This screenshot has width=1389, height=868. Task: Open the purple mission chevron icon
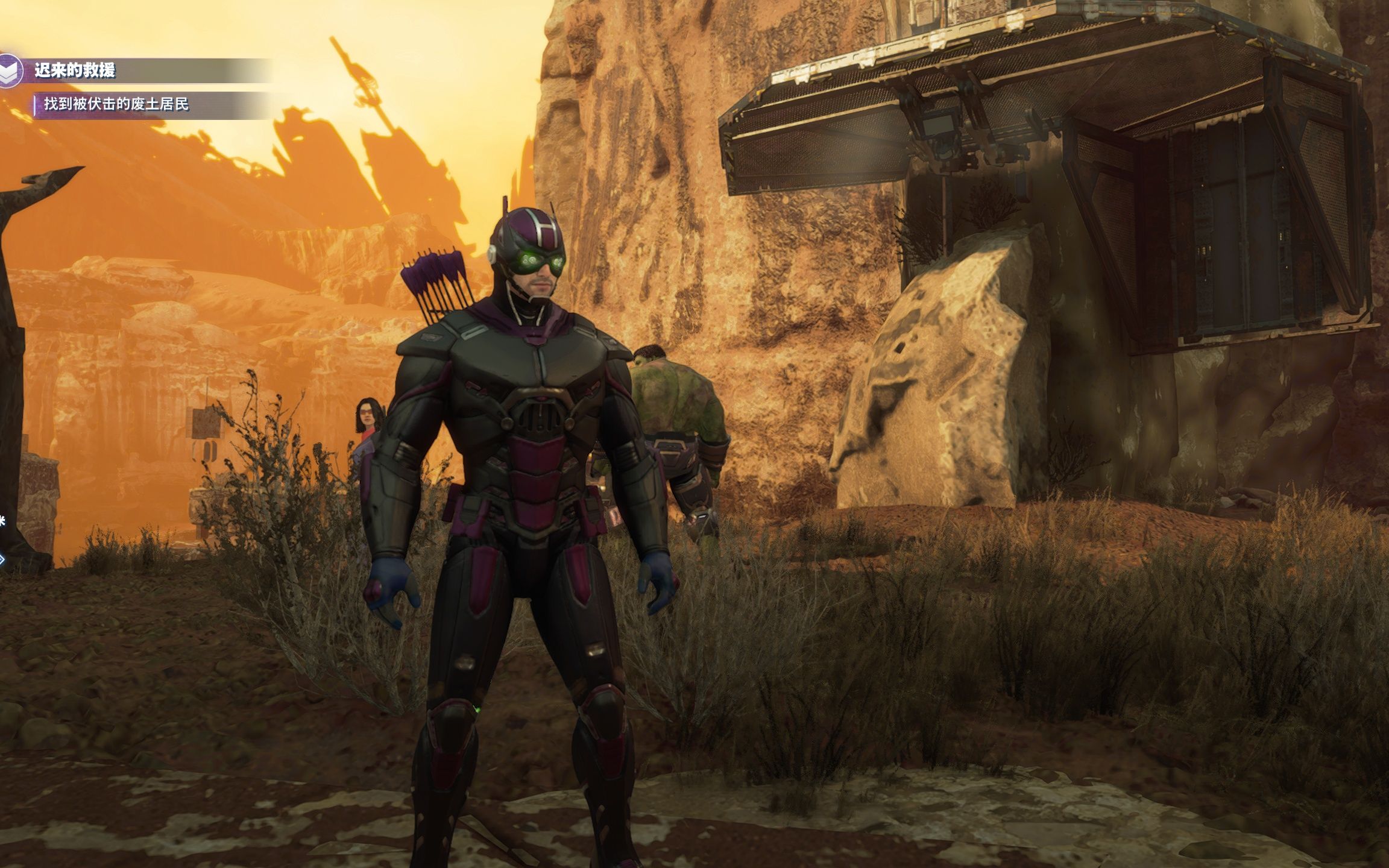pos(10,72)
